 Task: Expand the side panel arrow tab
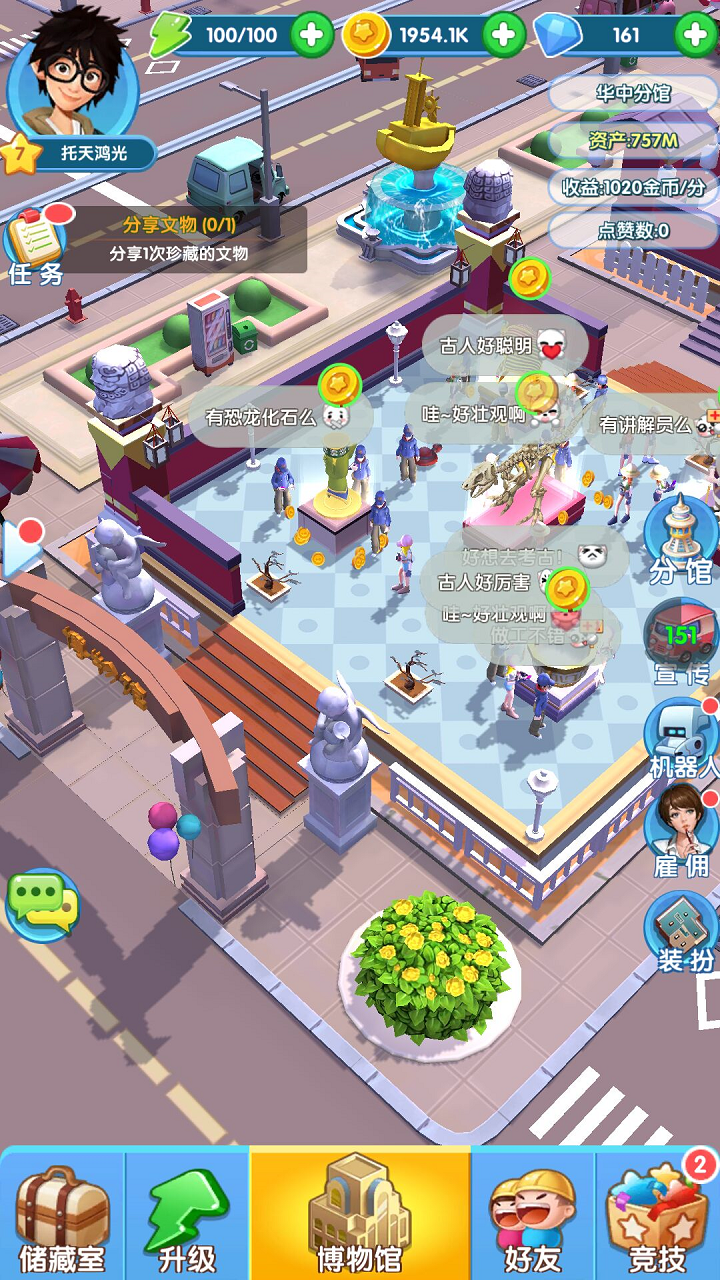click(20, 548)
